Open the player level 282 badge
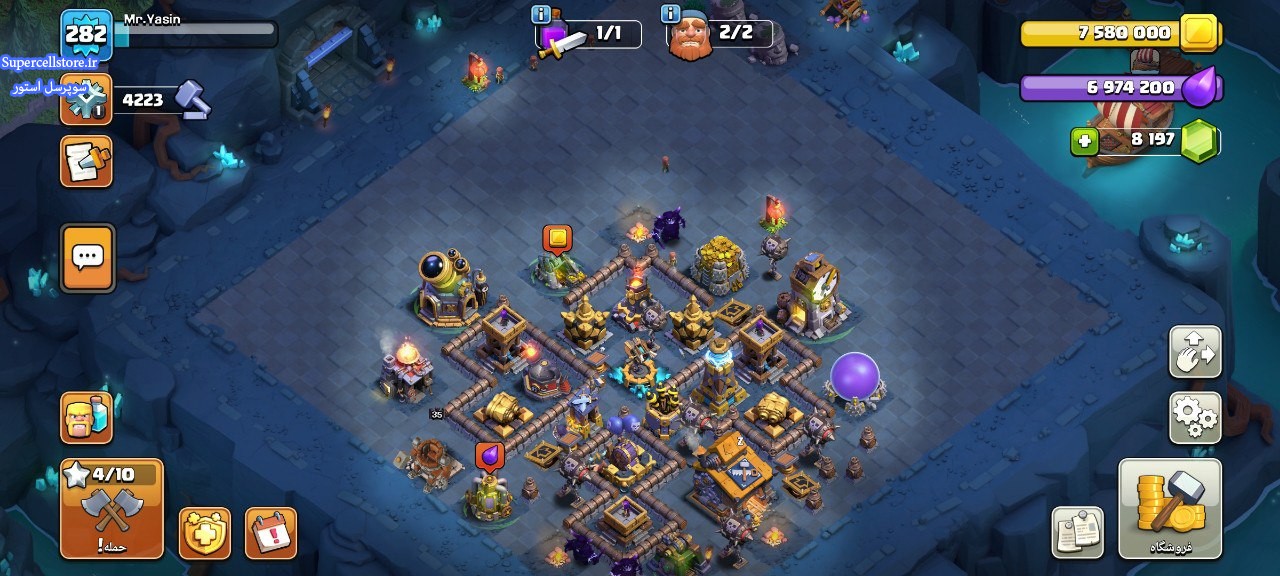Viewport: 1280px width, 576px height. click(86, 34)
